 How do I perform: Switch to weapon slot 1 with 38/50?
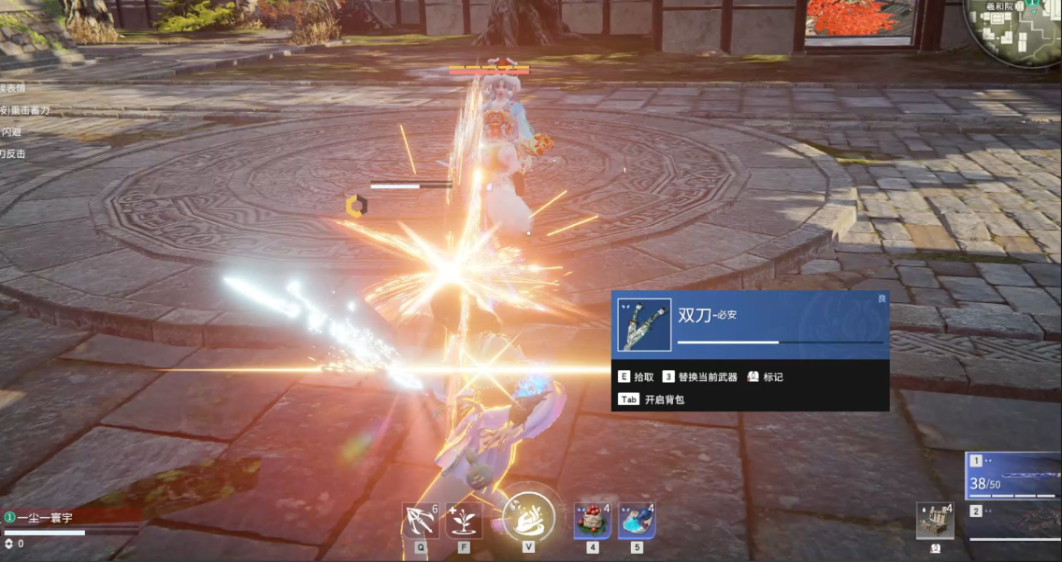pos(1013,475)
